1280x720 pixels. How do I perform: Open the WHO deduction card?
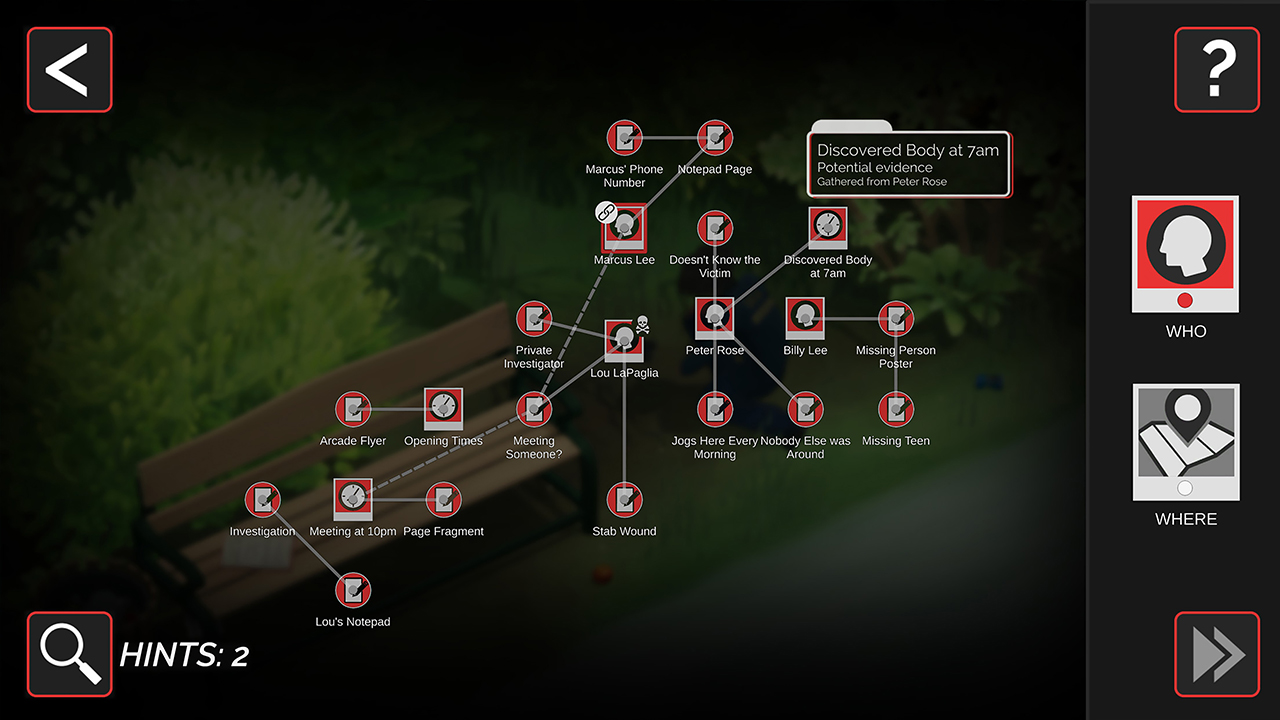point(1185,253)
